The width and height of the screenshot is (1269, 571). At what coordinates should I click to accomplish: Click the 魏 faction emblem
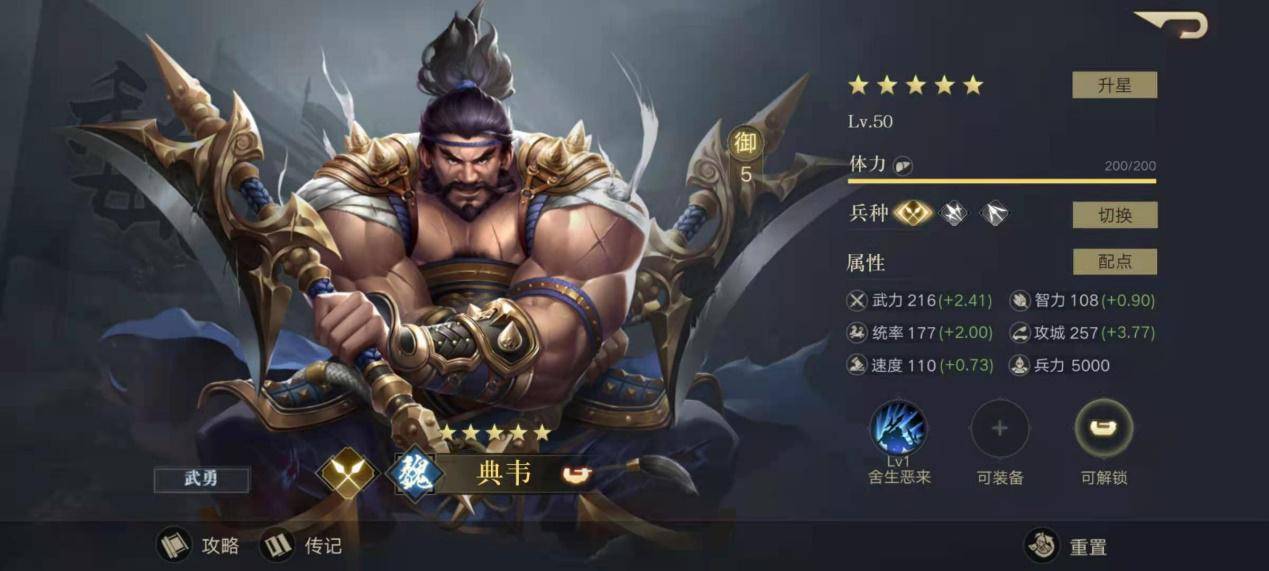[x=418, y=474]
